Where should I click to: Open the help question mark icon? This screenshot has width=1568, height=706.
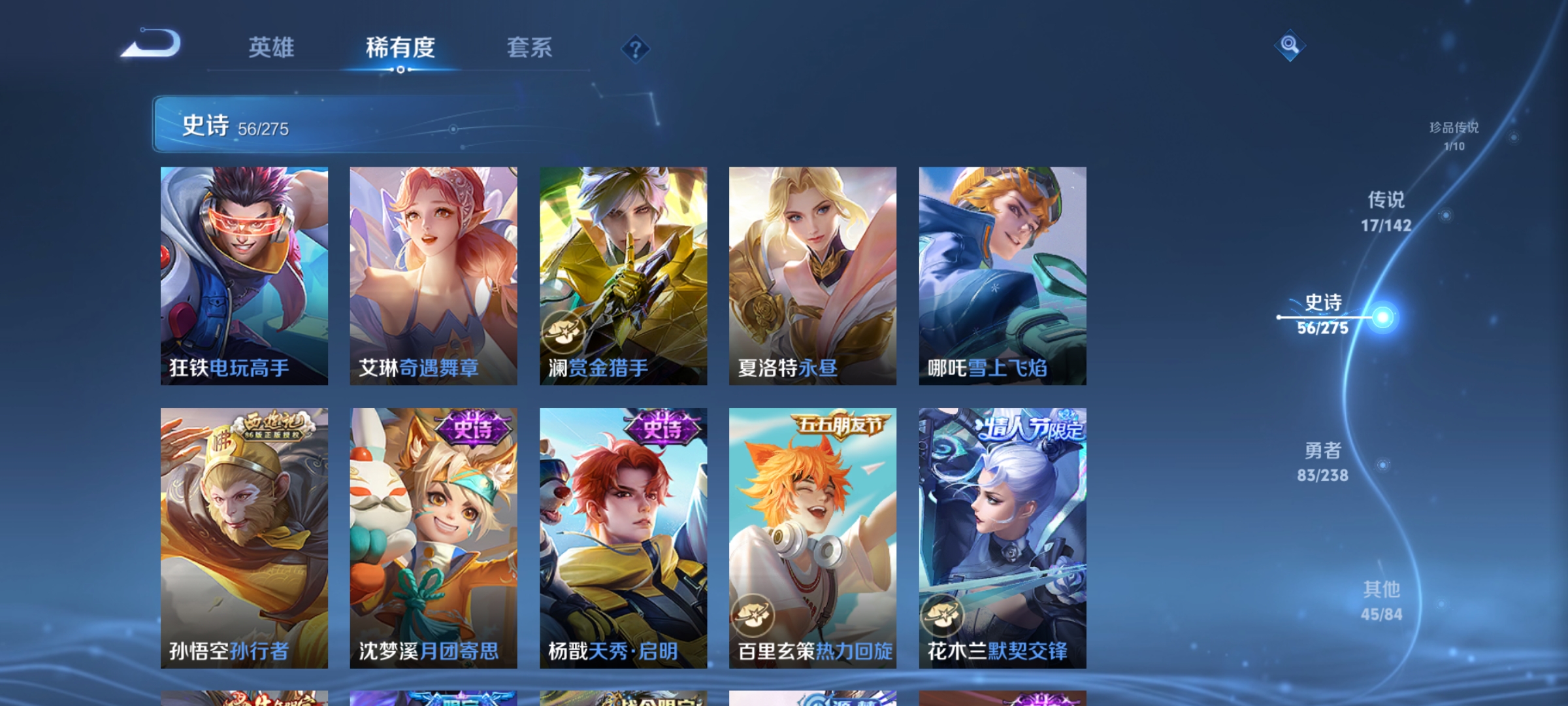[634, 49]
